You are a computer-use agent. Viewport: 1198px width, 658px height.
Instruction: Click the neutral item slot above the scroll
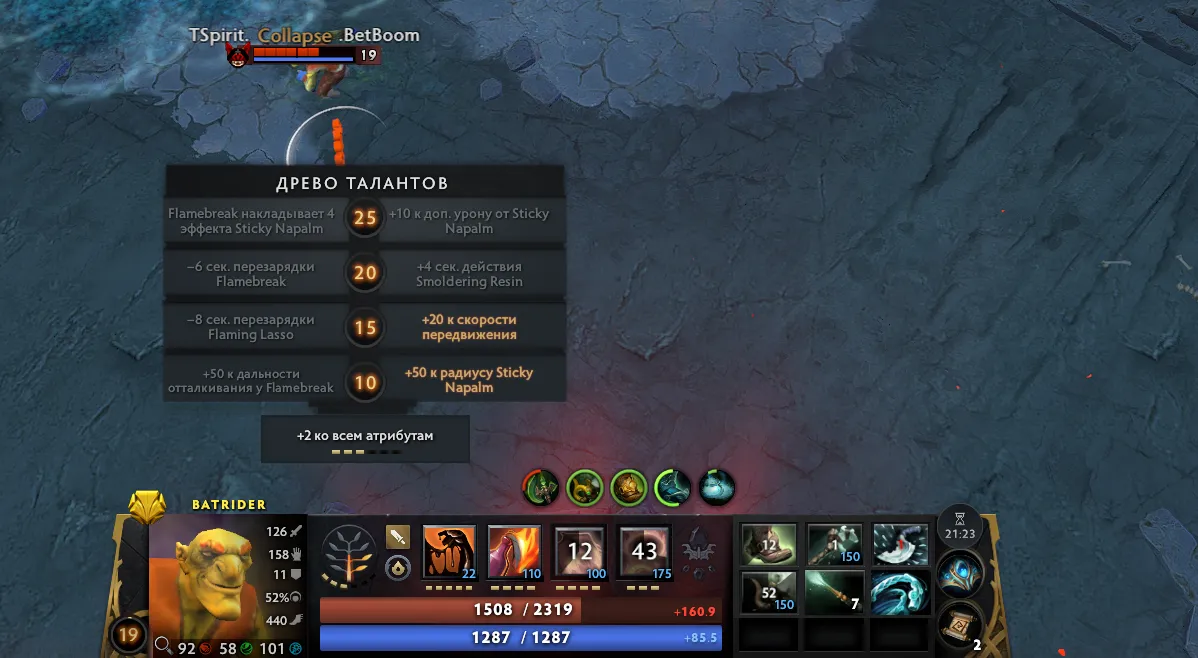(959, 575)
